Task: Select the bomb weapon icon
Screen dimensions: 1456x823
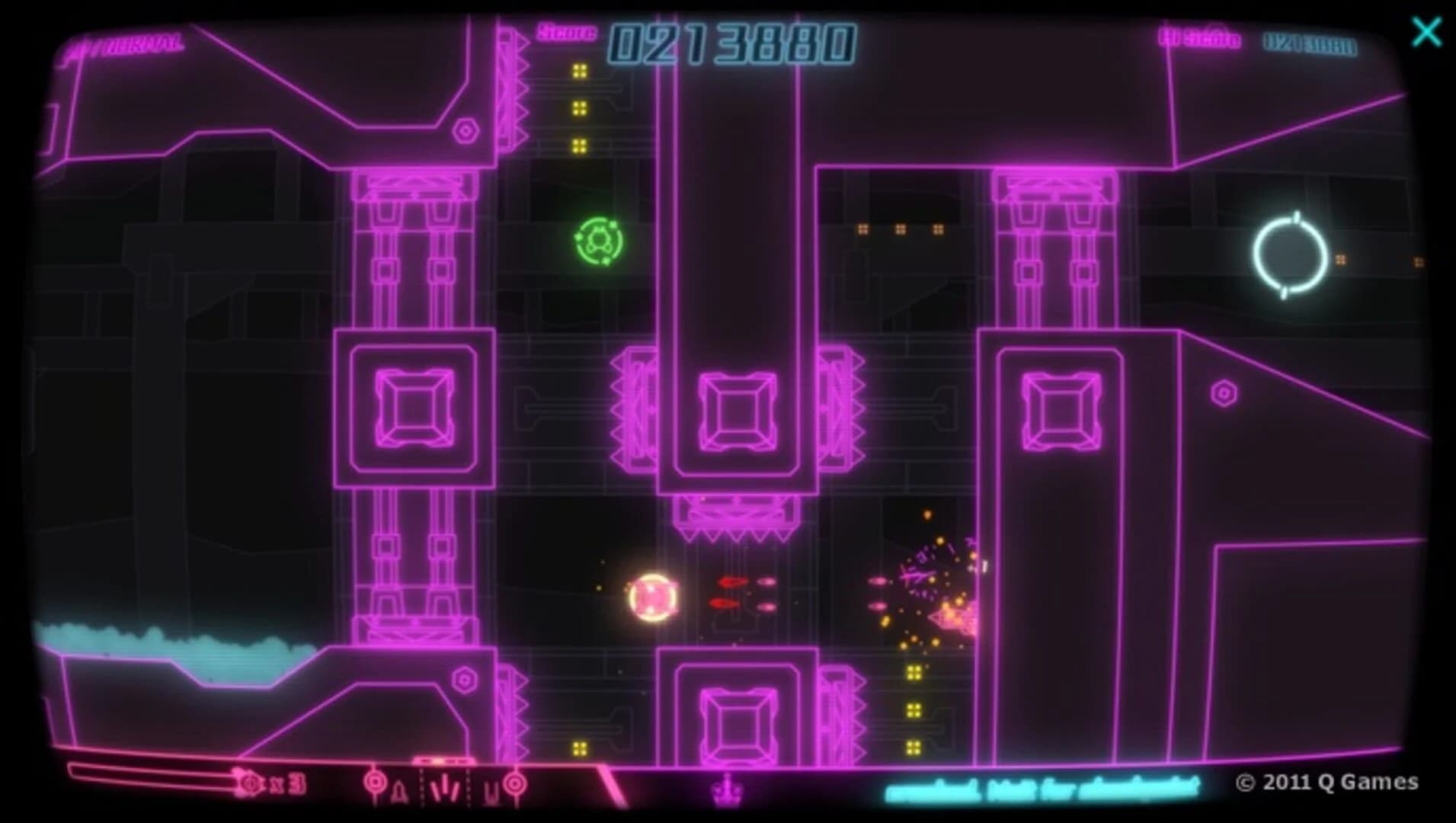Action: coord(400,789)
